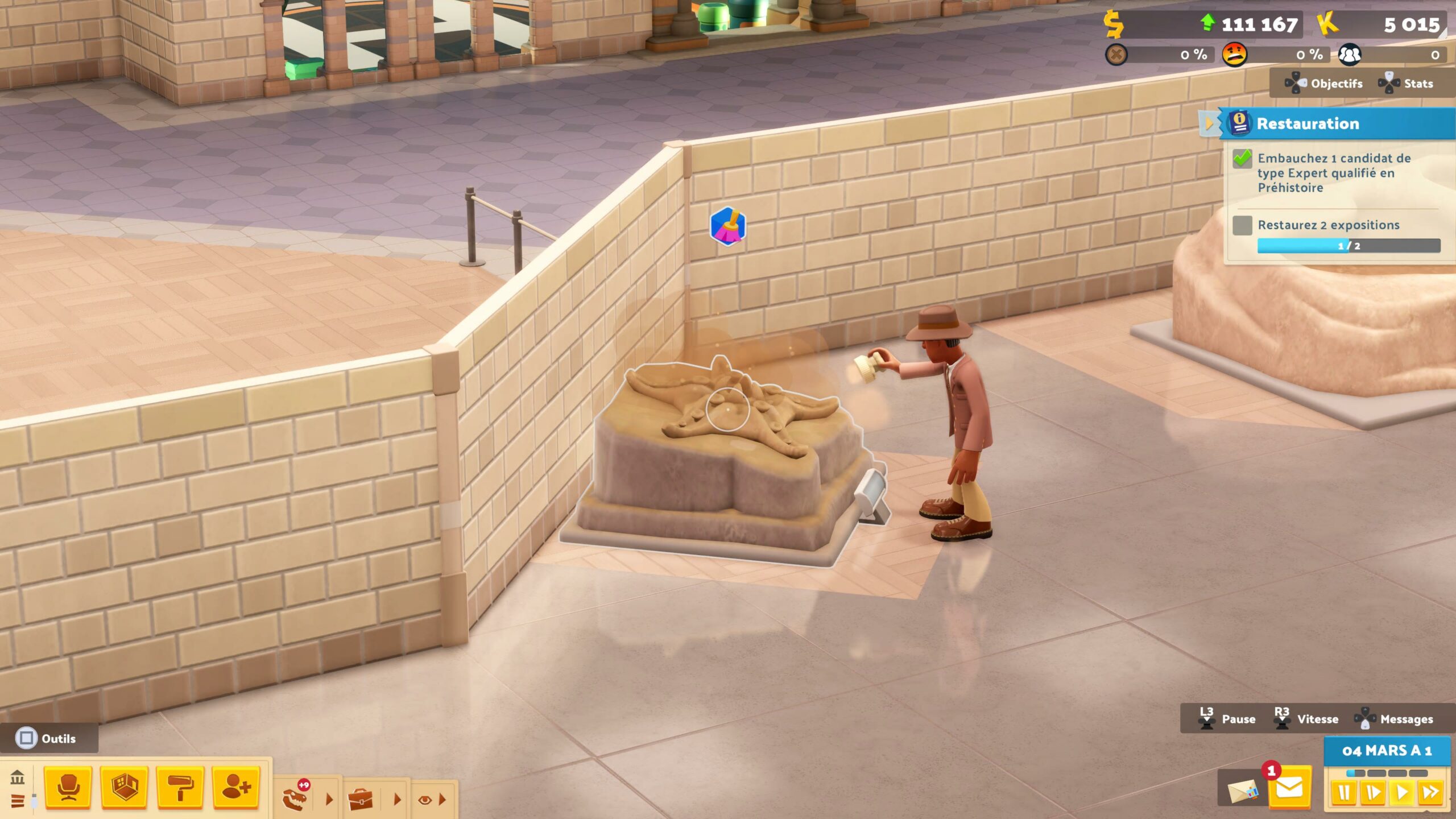Set game to normal play speed

[x=1402, y=793]
